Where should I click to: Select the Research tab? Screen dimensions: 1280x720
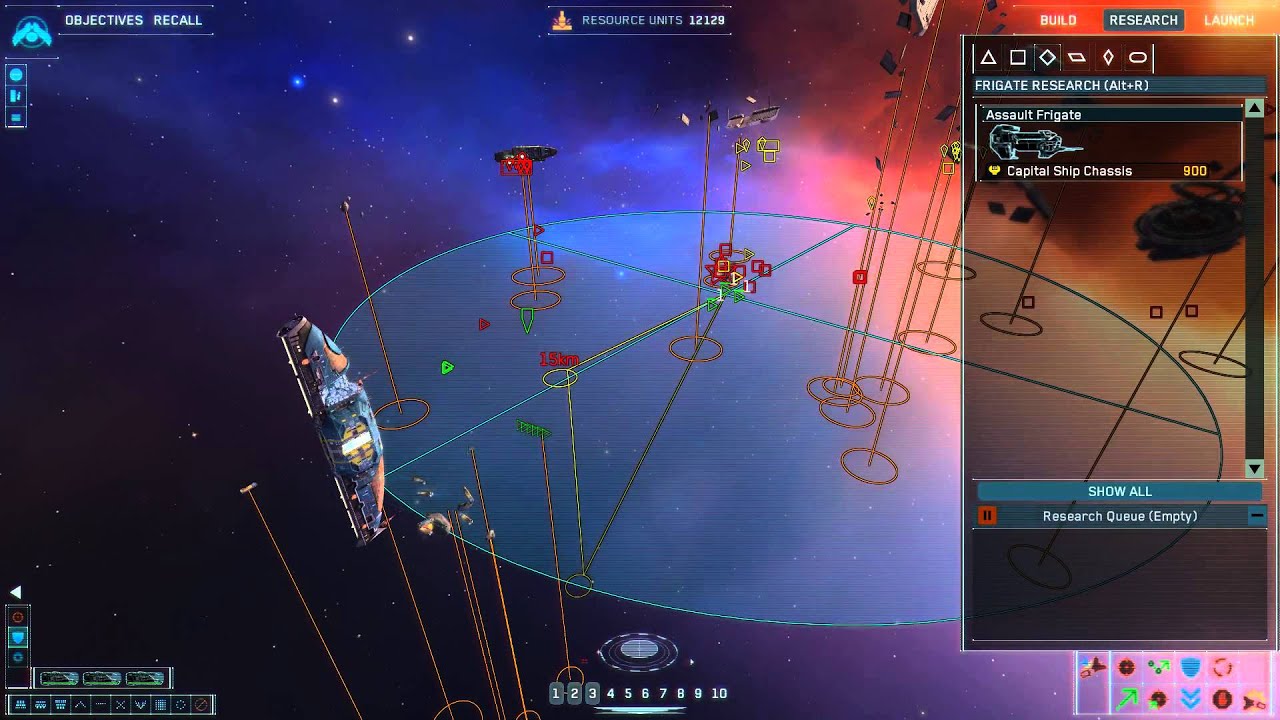click(x=1143, y=20)
